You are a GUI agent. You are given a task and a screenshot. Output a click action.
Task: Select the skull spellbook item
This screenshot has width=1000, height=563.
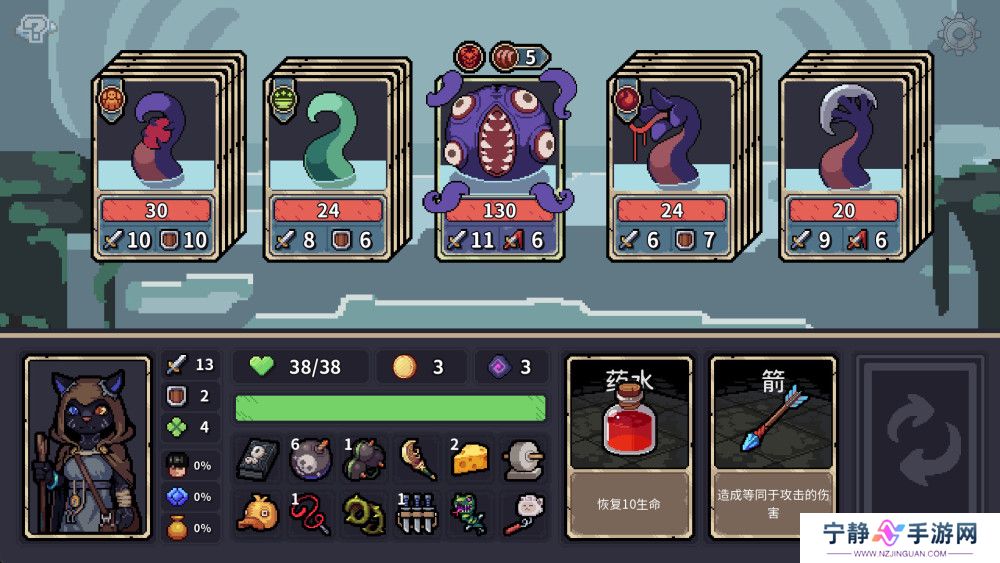click(x=256, y=460)
